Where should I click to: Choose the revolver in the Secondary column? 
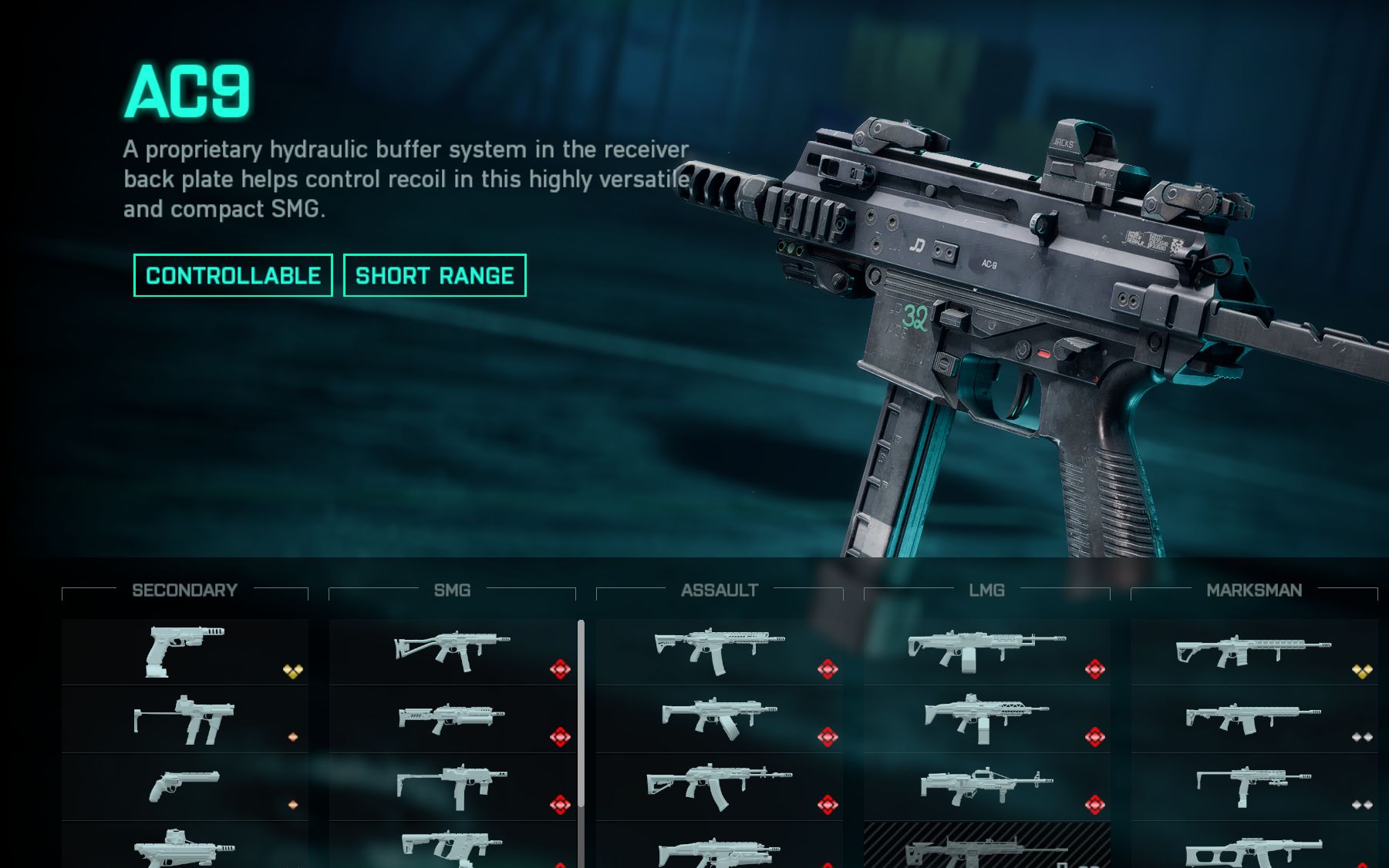tap(184, 786)
